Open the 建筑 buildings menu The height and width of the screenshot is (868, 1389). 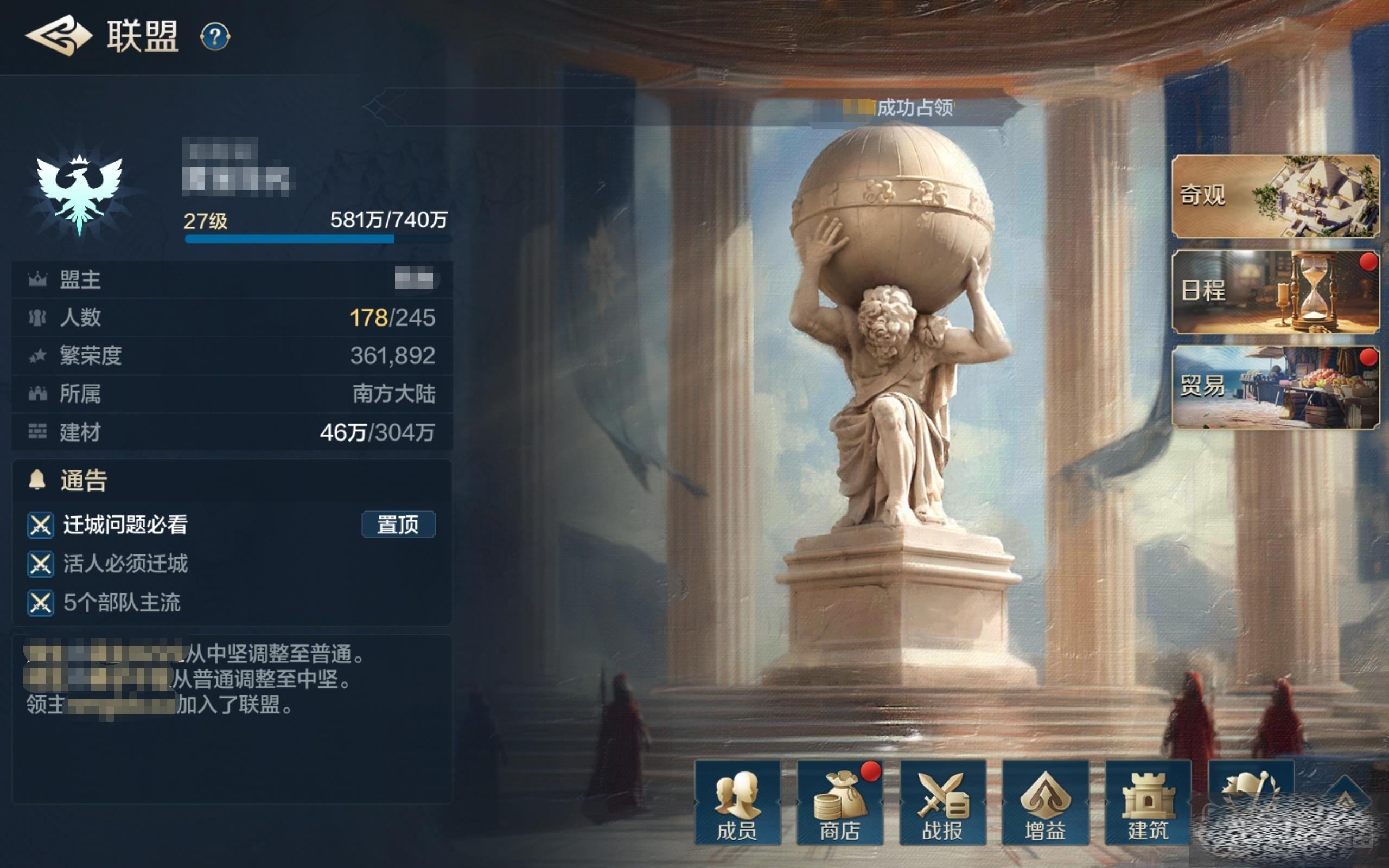pyautogui.click(x=1148, y=802)
